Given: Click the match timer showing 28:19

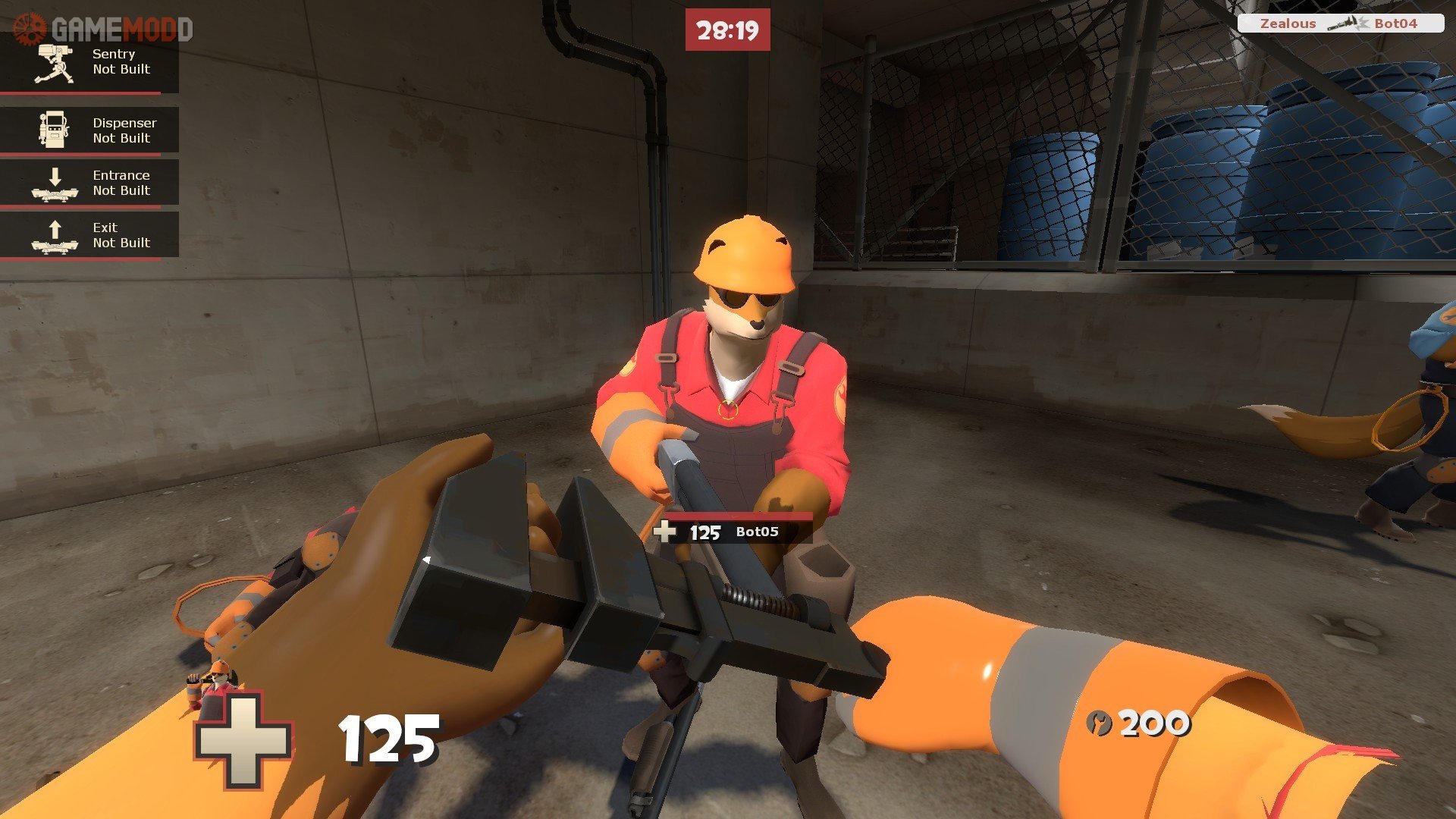Looking at the screenshot, I should click(727, 31).
